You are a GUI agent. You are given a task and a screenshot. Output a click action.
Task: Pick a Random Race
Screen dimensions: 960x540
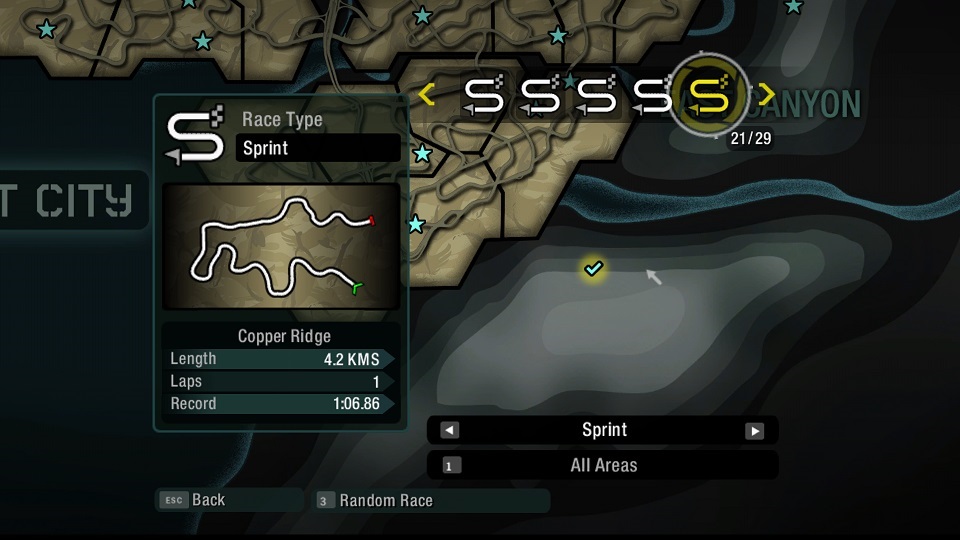(385, 500)
